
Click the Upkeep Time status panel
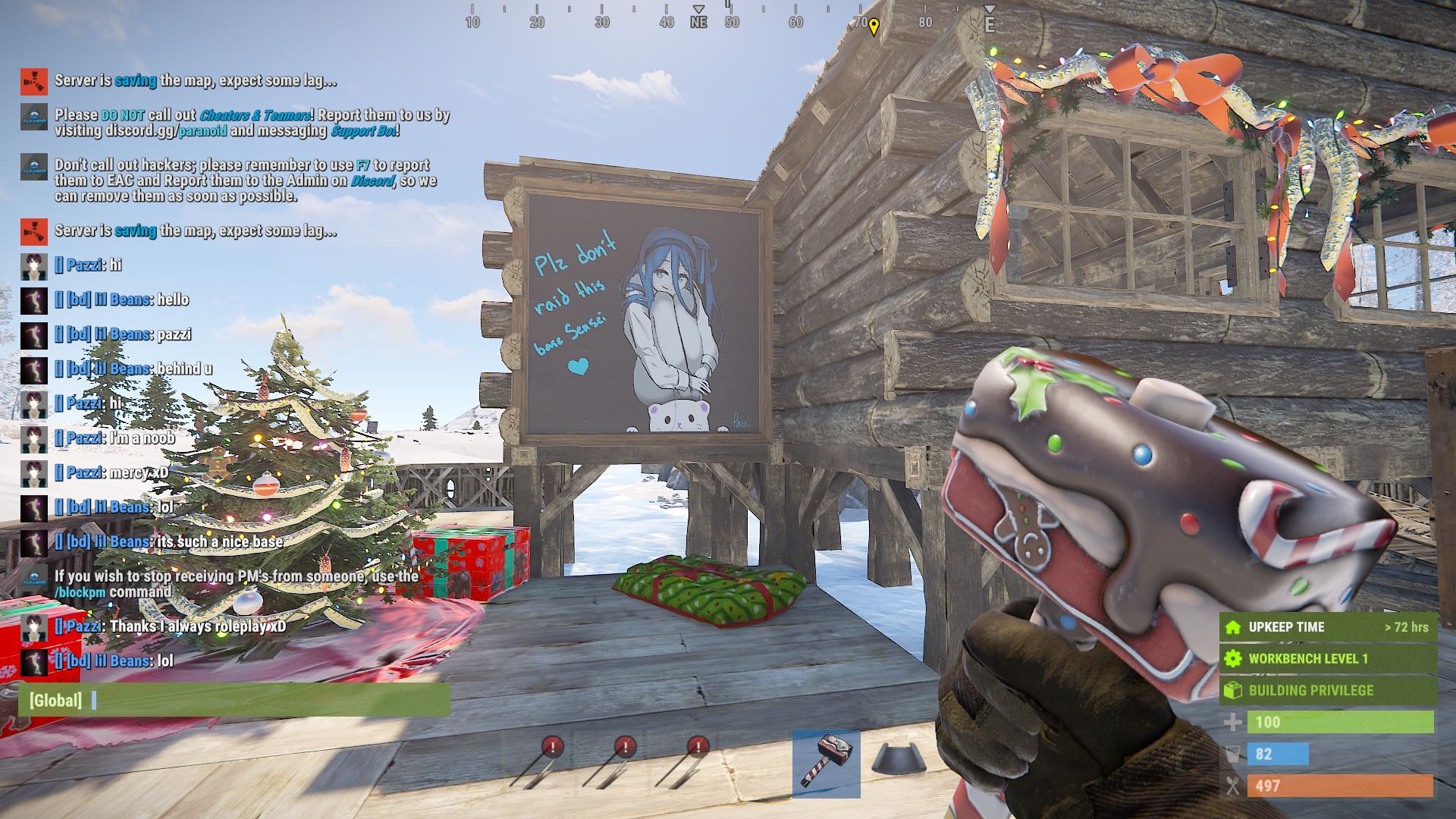pyautogui.click(x=1327, y=627)
